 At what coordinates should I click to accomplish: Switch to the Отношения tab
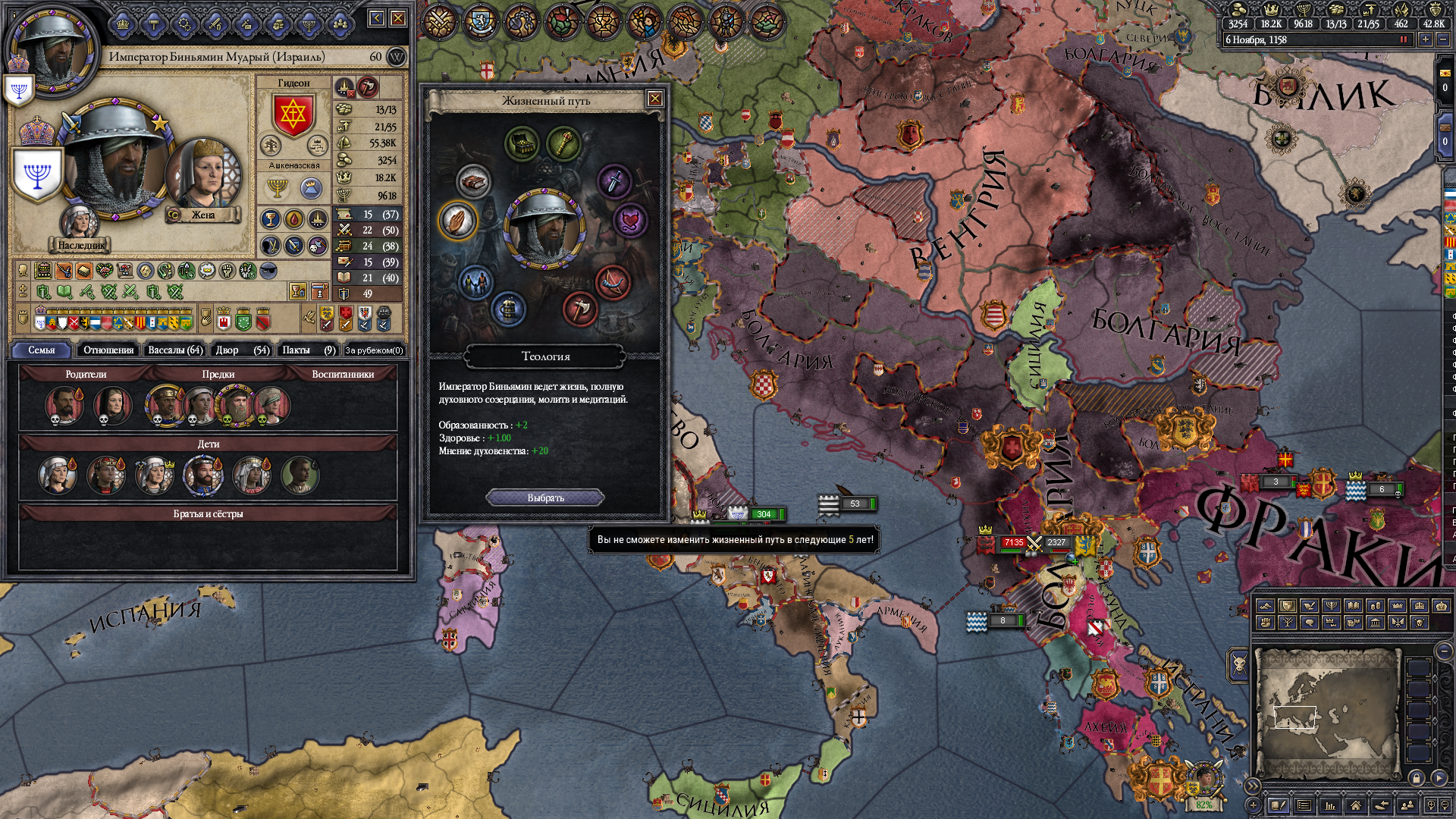pos(108,350)
